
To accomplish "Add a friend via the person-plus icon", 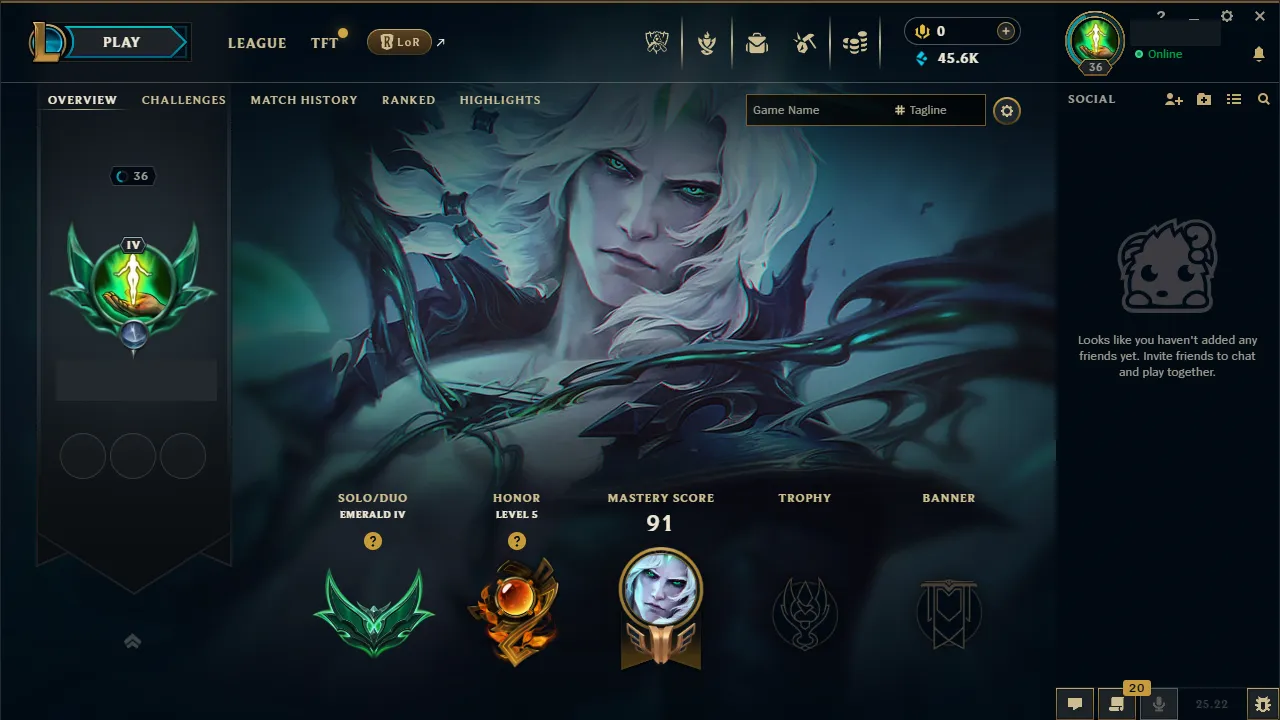I will click(x=1172, y=99).
